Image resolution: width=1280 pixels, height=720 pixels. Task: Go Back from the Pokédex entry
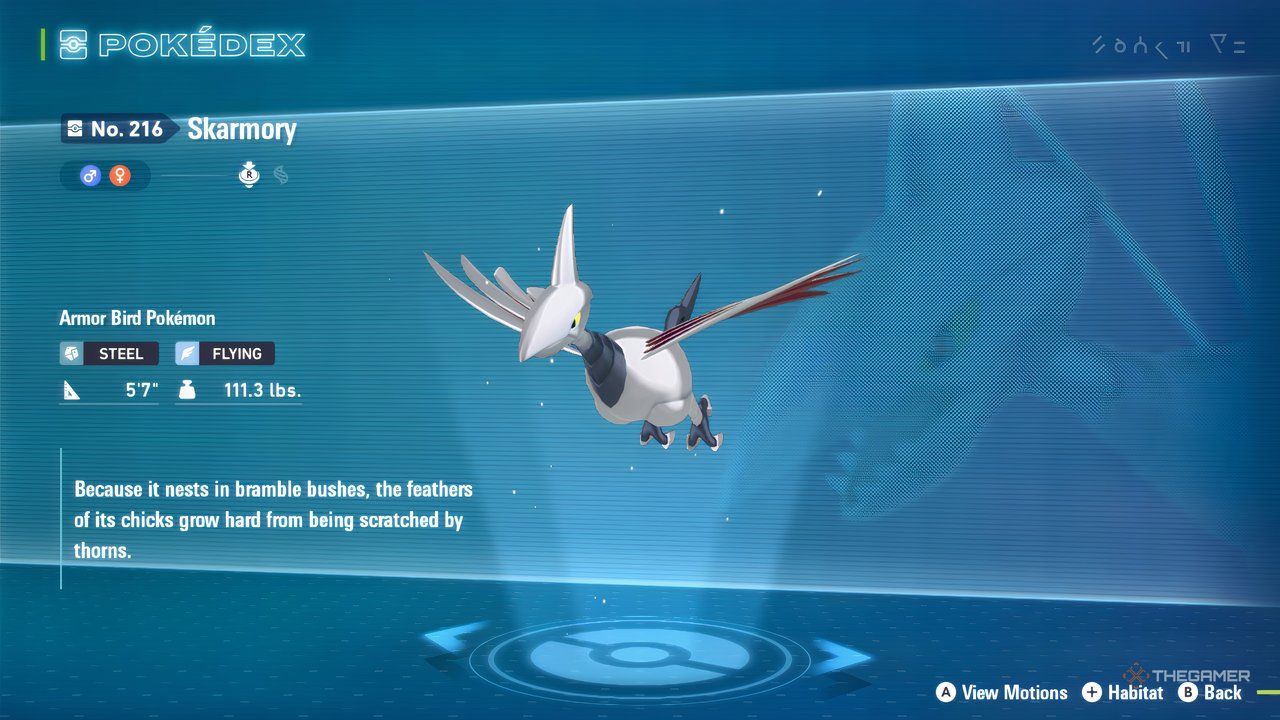1210,692
